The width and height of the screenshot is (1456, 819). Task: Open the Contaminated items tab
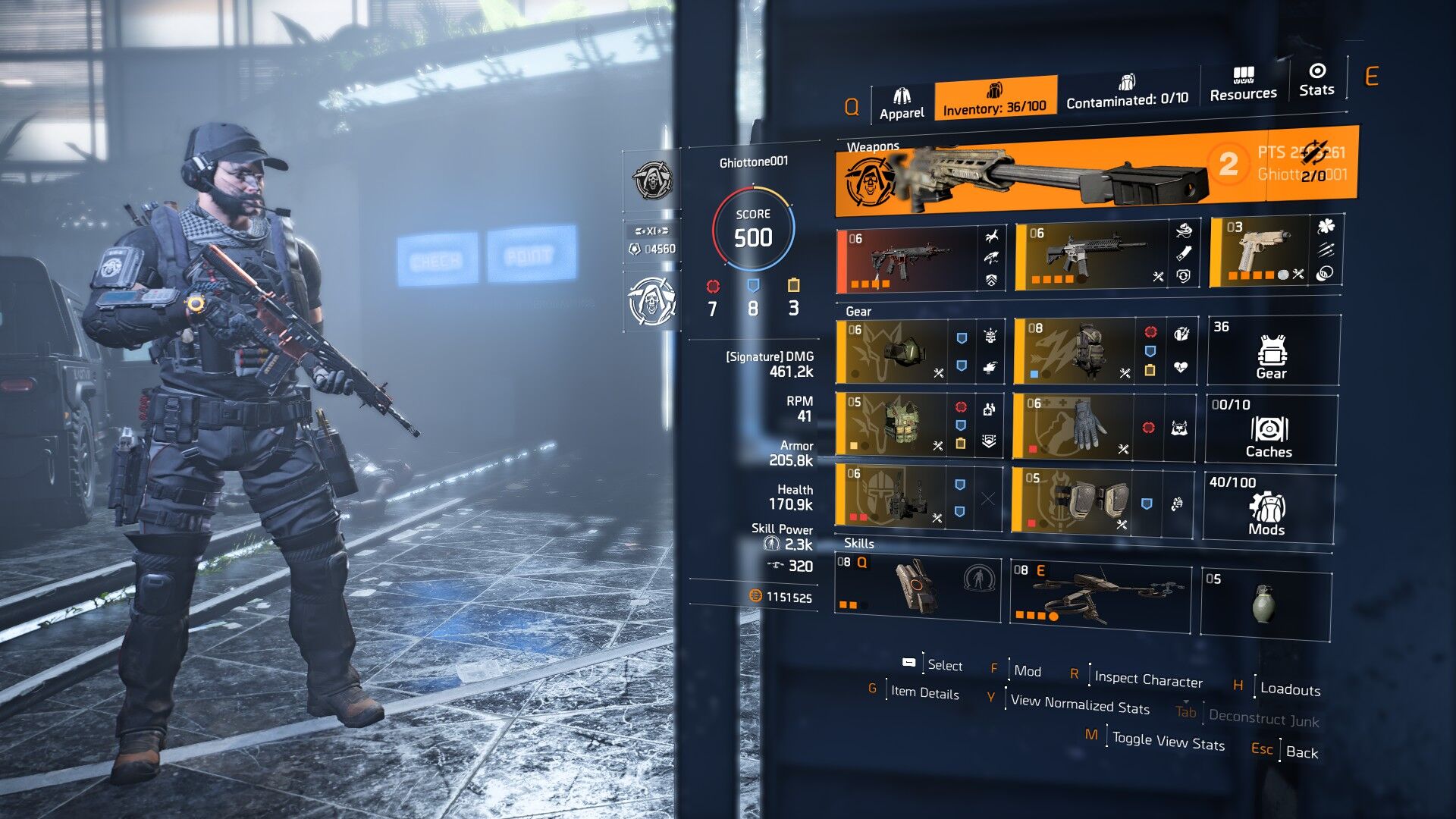pos(1127,92)
